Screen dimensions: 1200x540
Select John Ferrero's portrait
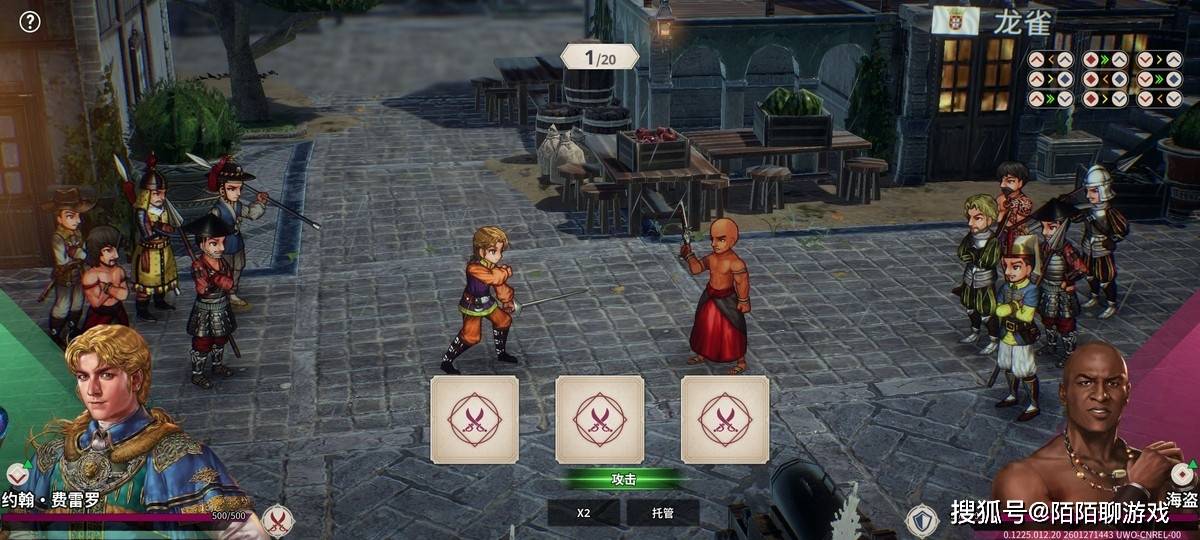[x=110, y=420]
